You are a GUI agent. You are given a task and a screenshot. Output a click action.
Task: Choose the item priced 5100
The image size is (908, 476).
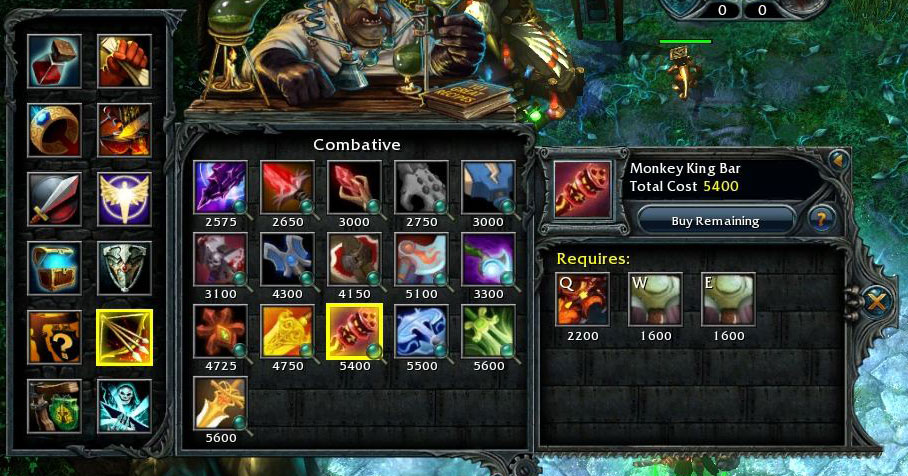click(x=420, y=259)
